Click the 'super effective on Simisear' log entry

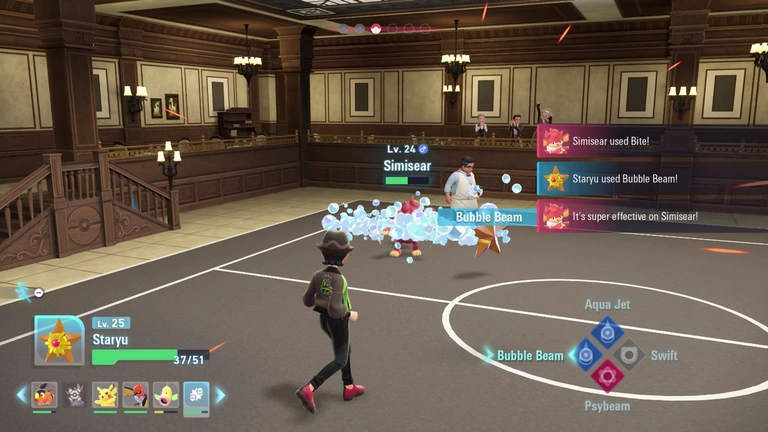[610, 216]
